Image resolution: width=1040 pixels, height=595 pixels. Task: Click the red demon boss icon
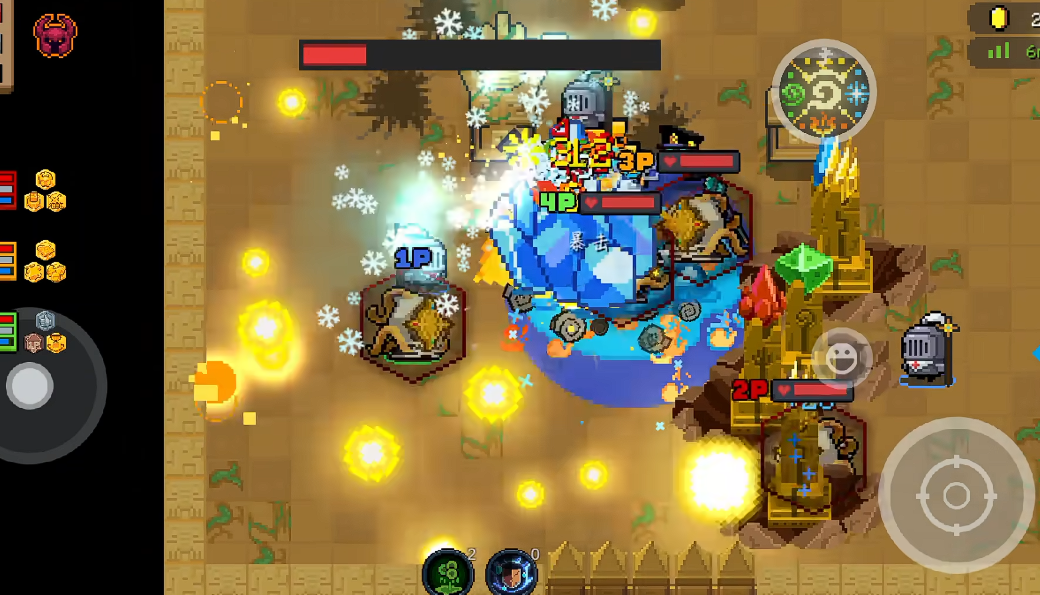pyautogui.click(x=55, y=35)
